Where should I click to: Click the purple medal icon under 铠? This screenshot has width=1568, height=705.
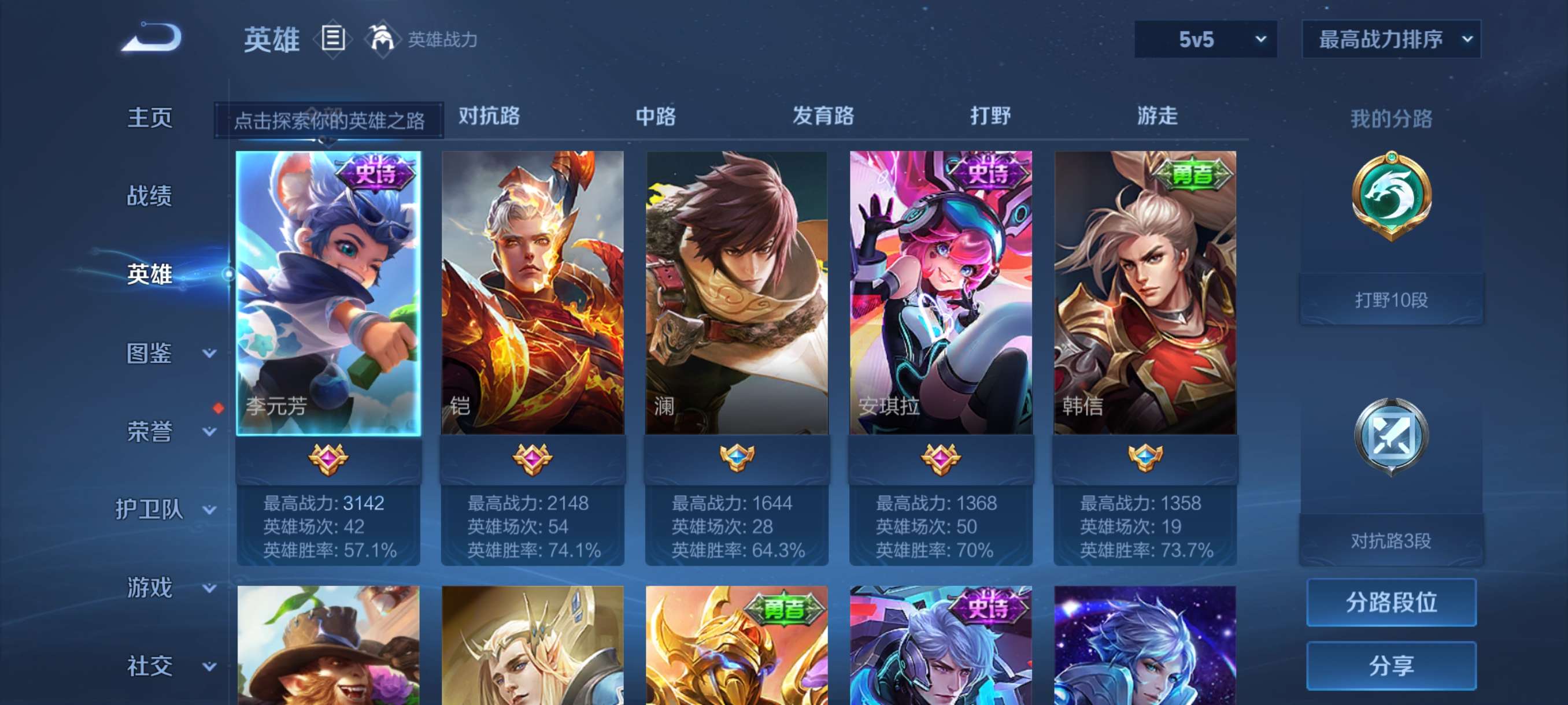(x=532, y=461)
